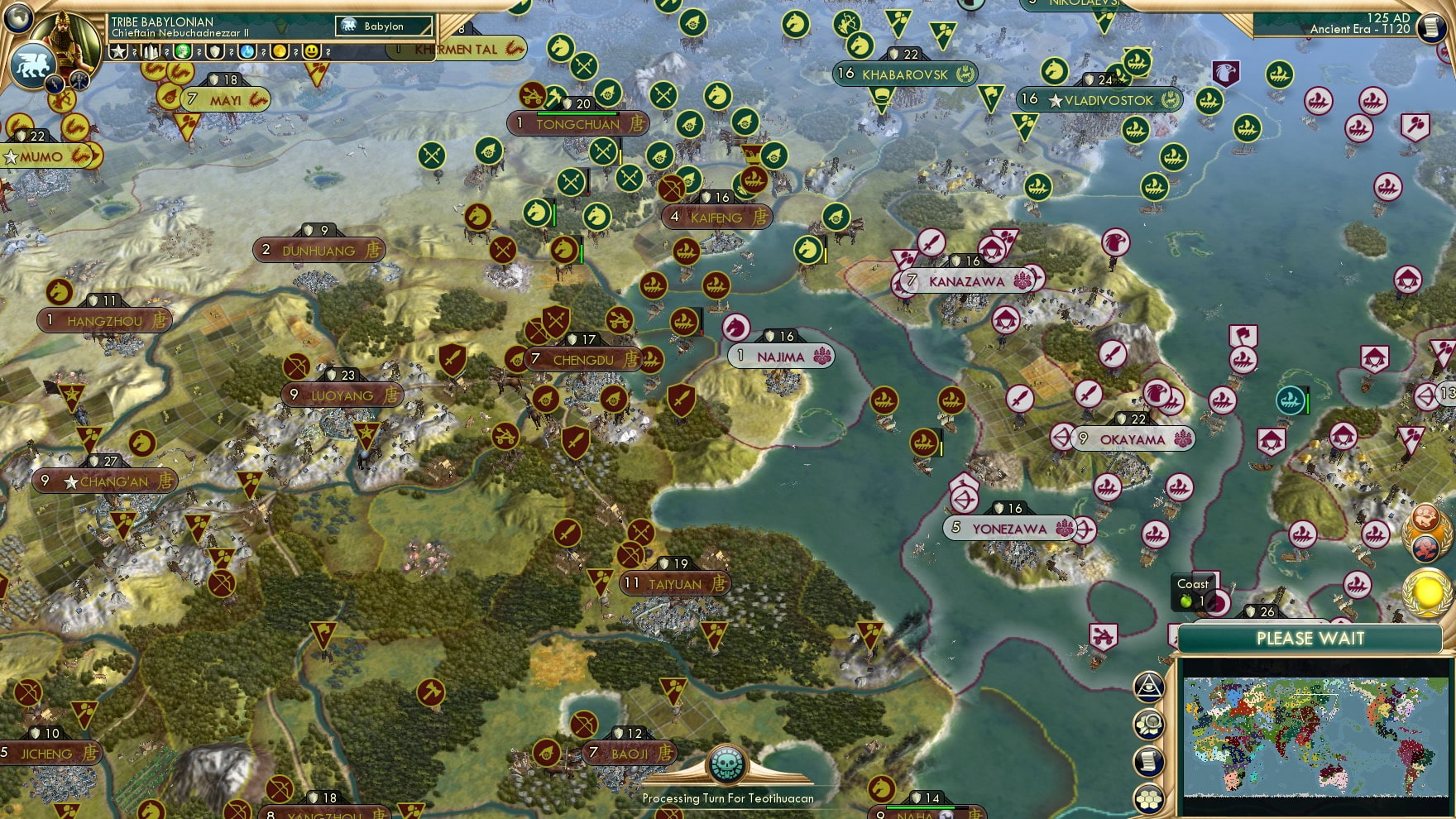Open the map options magnifying glass icon
Screen dimensions: 1456x819
(x=1150, y=725)
